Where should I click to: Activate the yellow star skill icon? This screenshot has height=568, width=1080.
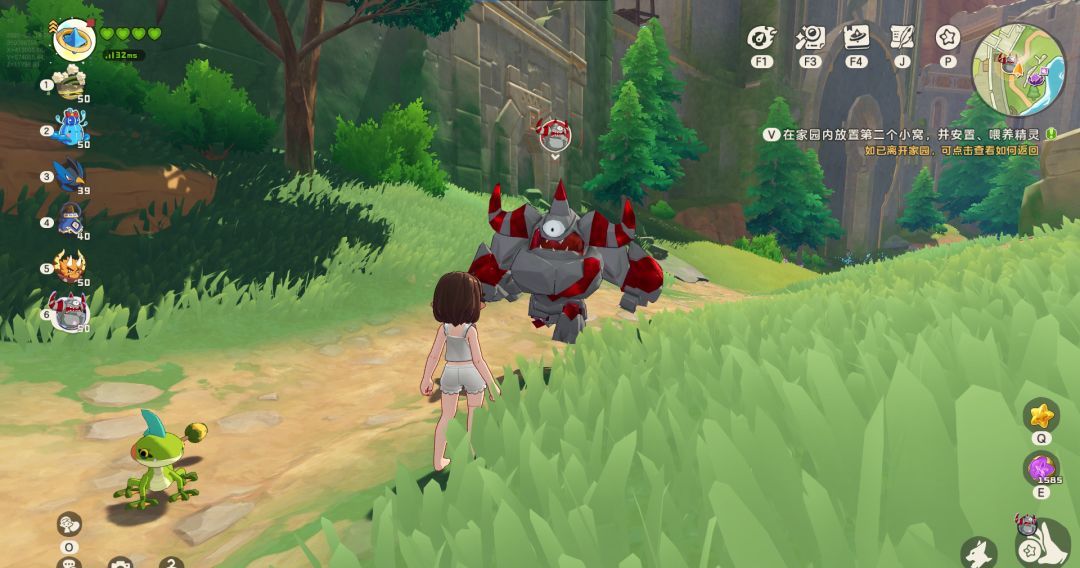[x=1041, y=414]
